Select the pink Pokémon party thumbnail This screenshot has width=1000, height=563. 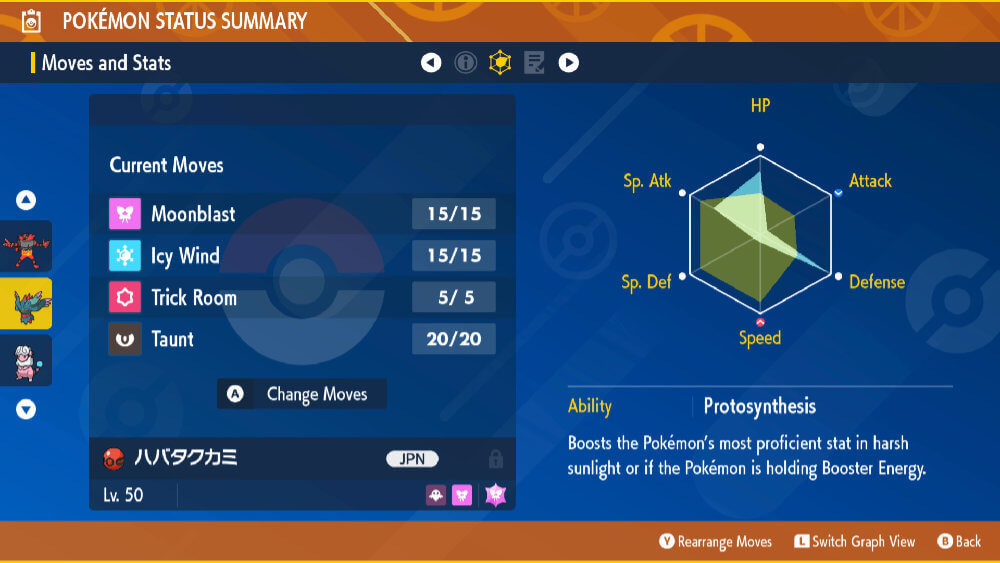tap(26, 360)
